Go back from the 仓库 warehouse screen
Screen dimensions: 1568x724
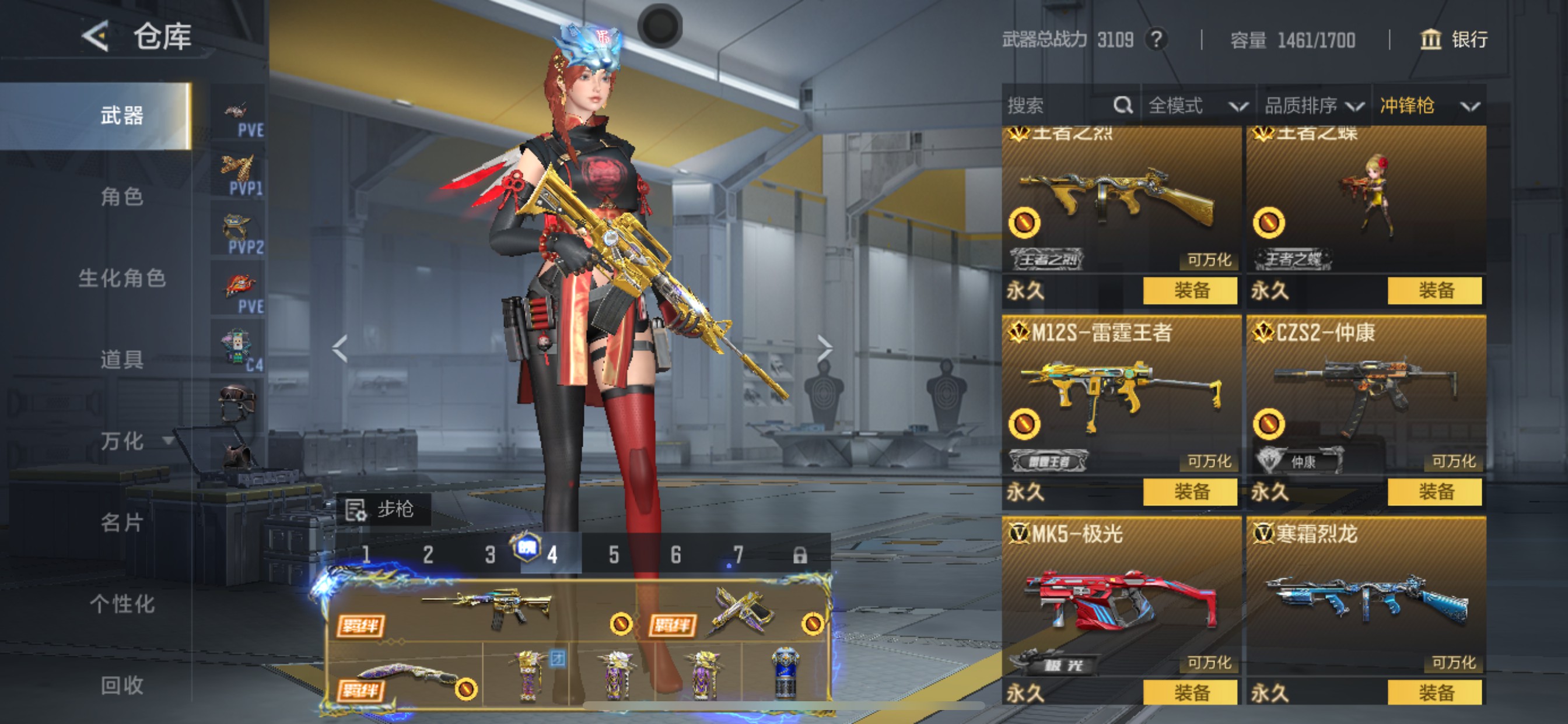[96, 37]
